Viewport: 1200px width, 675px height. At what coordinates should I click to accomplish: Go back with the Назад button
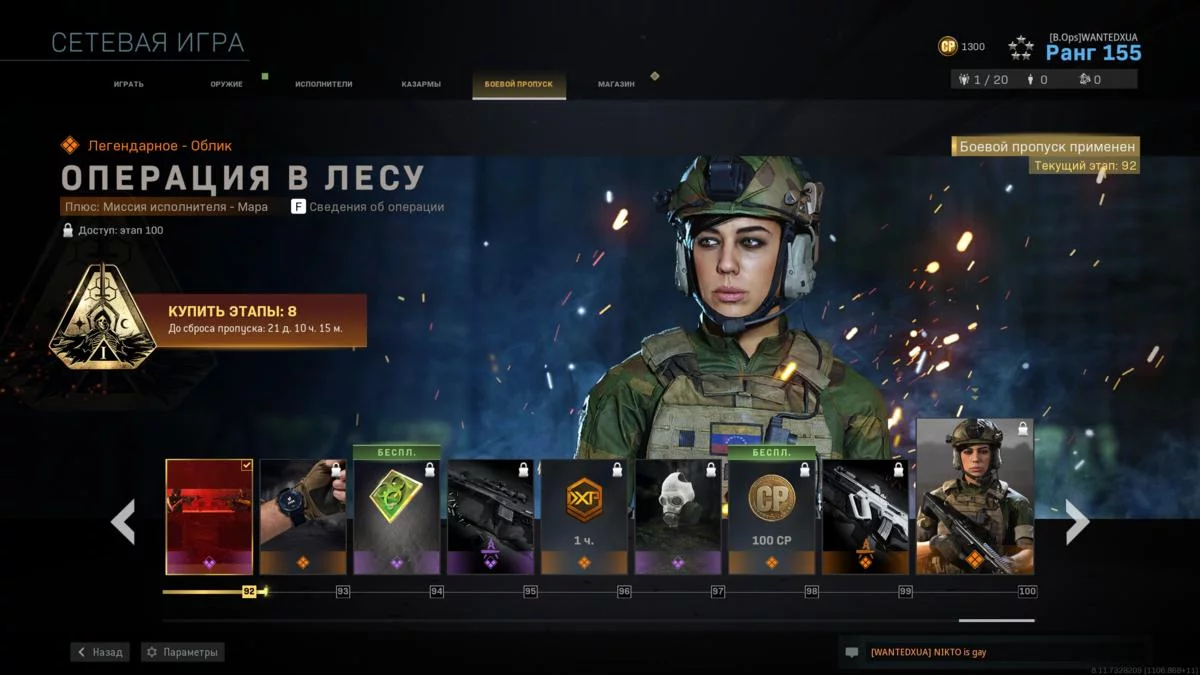tap(100, 652)
